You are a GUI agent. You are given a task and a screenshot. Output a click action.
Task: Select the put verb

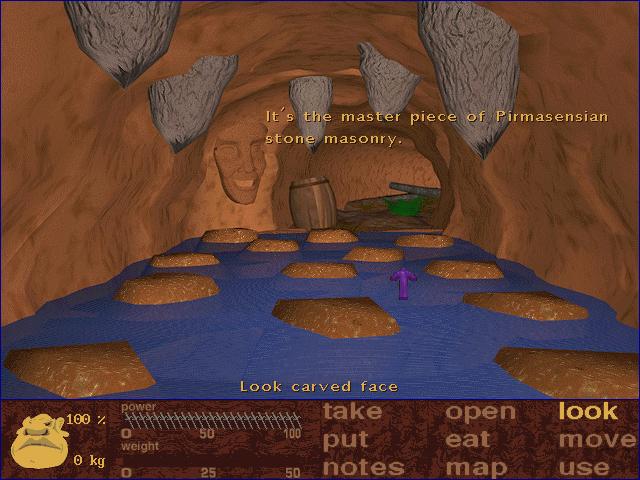[345, 440]
